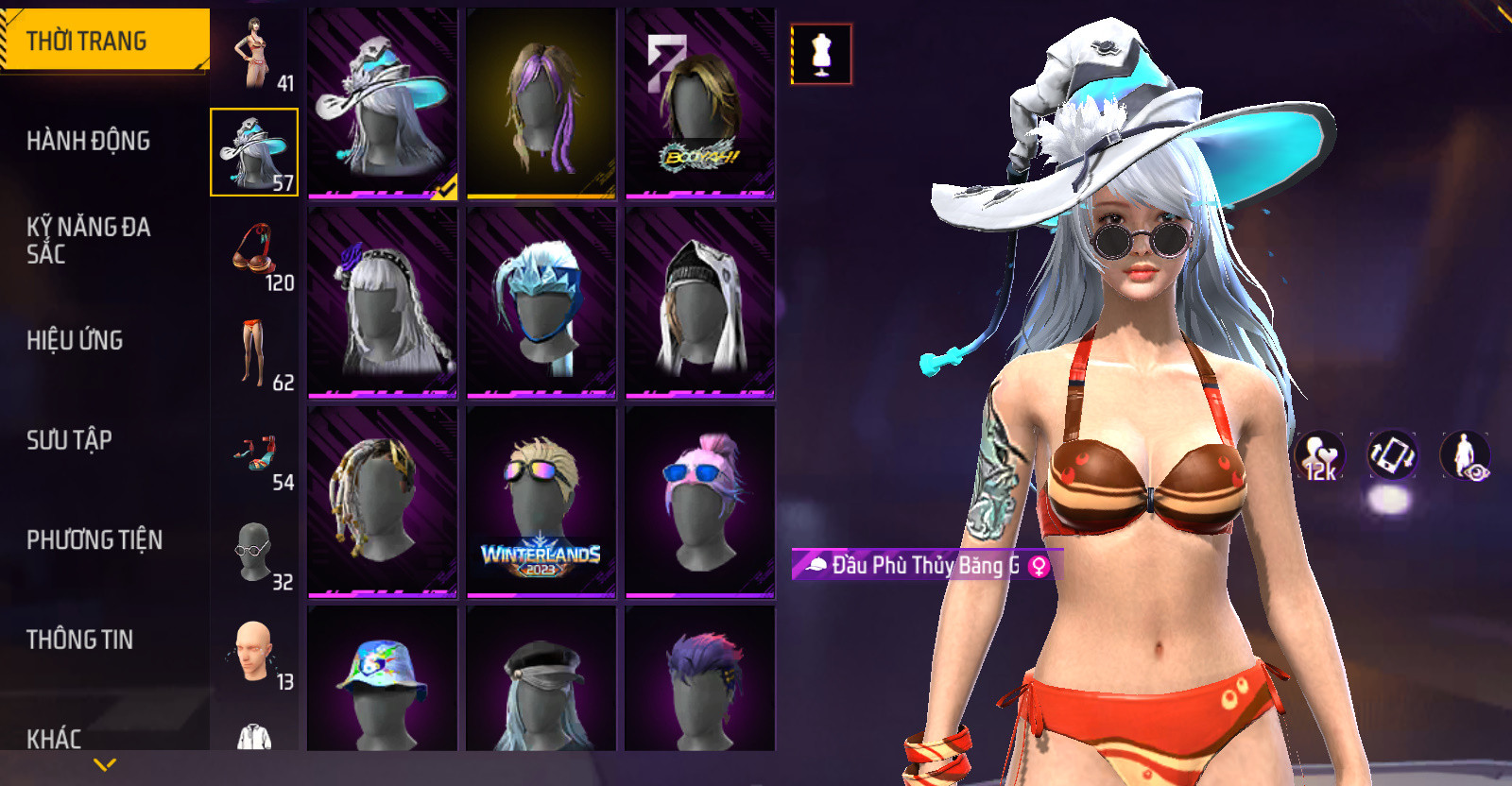This screenshot has height=786, width=1512.
Task: Open the glasses mask category showing 32
Action: [254, 552]
